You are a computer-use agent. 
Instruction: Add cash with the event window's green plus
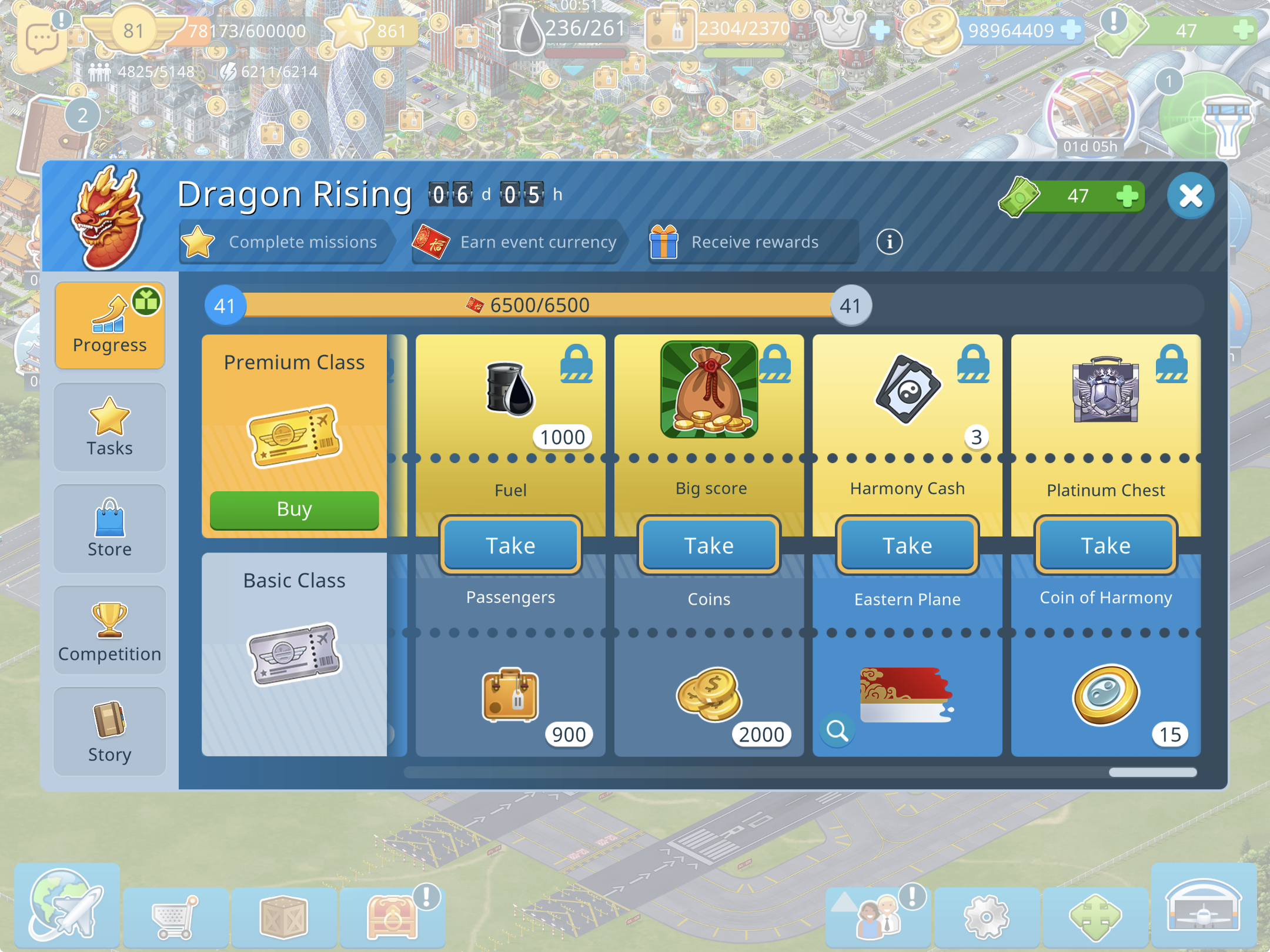point(1127,196)
